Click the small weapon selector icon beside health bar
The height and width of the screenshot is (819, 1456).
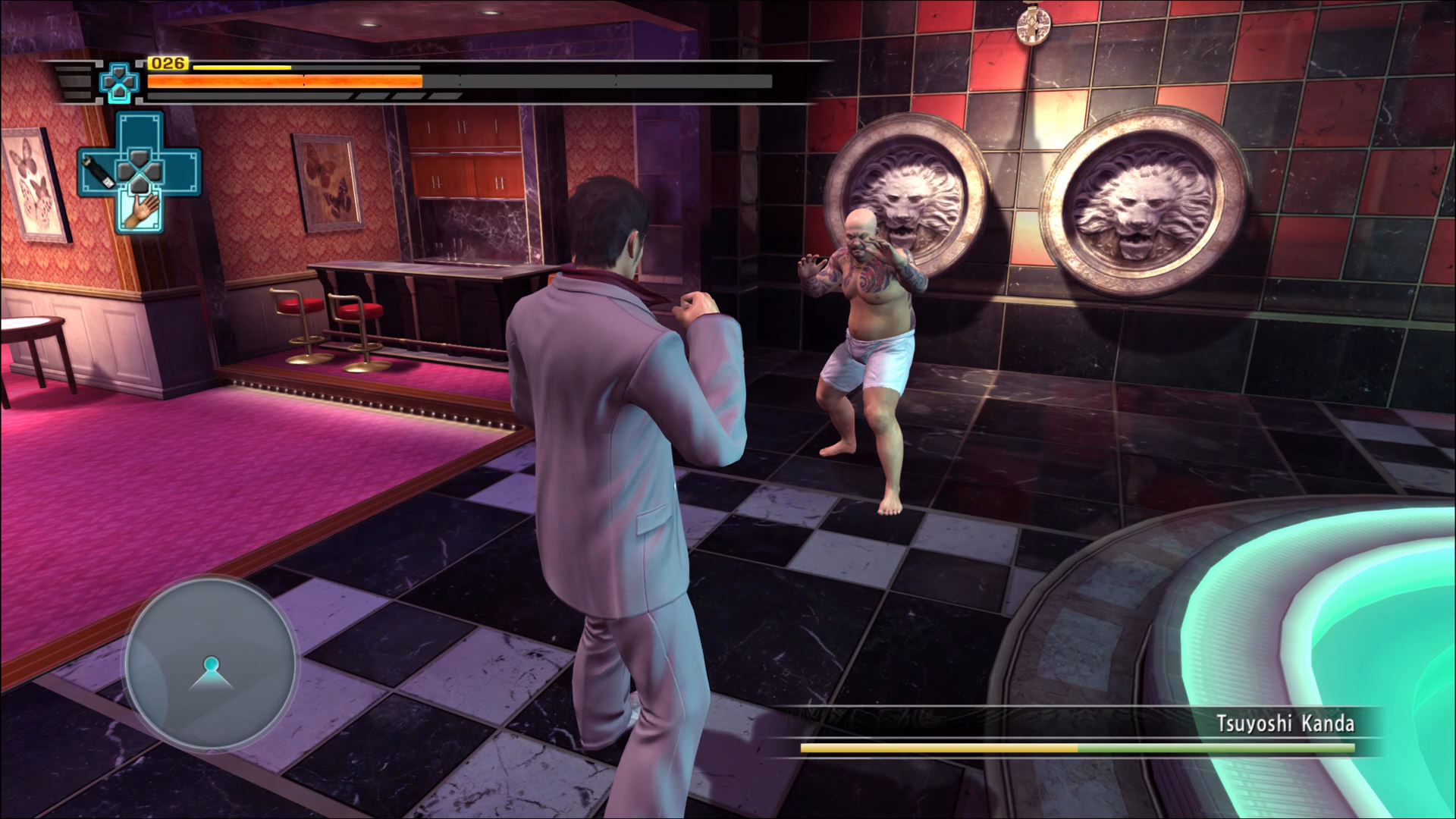(x=119, y=82)
